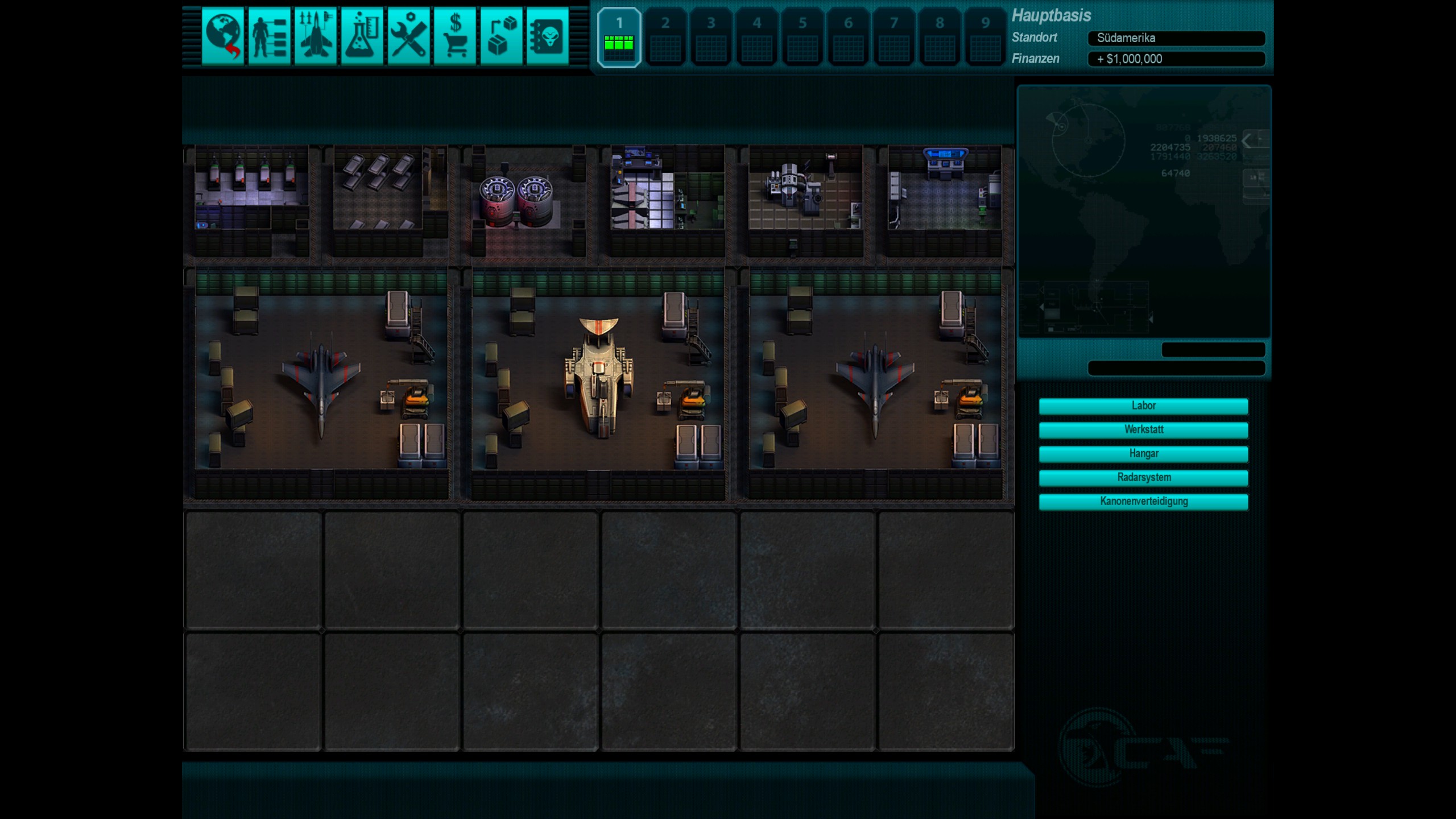Switch to base slot 9
The height and width of the screenshot is (819, 1456).
(x=985, y=38)
